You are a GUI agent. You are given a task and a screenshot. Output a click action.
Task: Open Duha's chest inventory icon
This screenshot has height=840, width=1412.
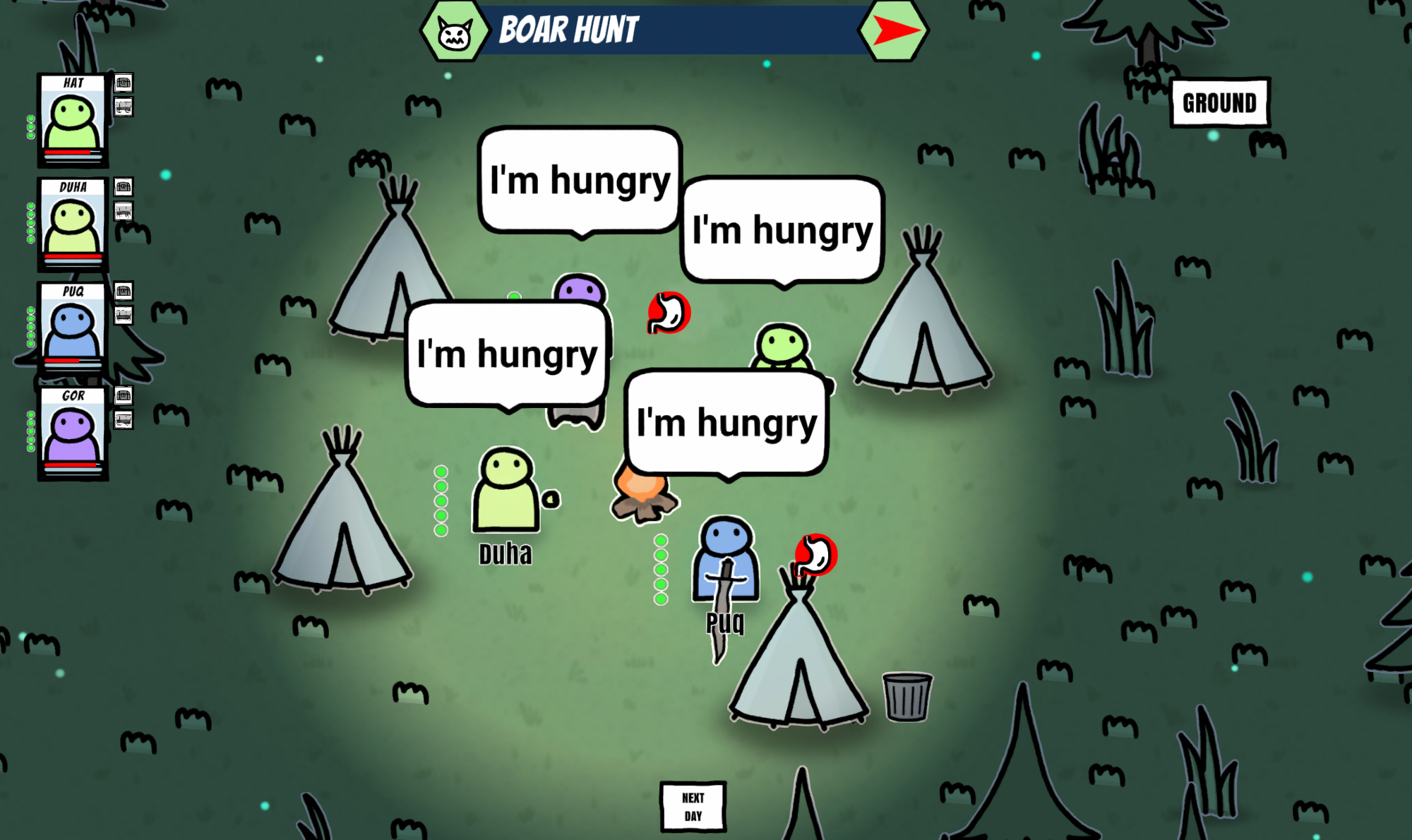coord(124,187)
